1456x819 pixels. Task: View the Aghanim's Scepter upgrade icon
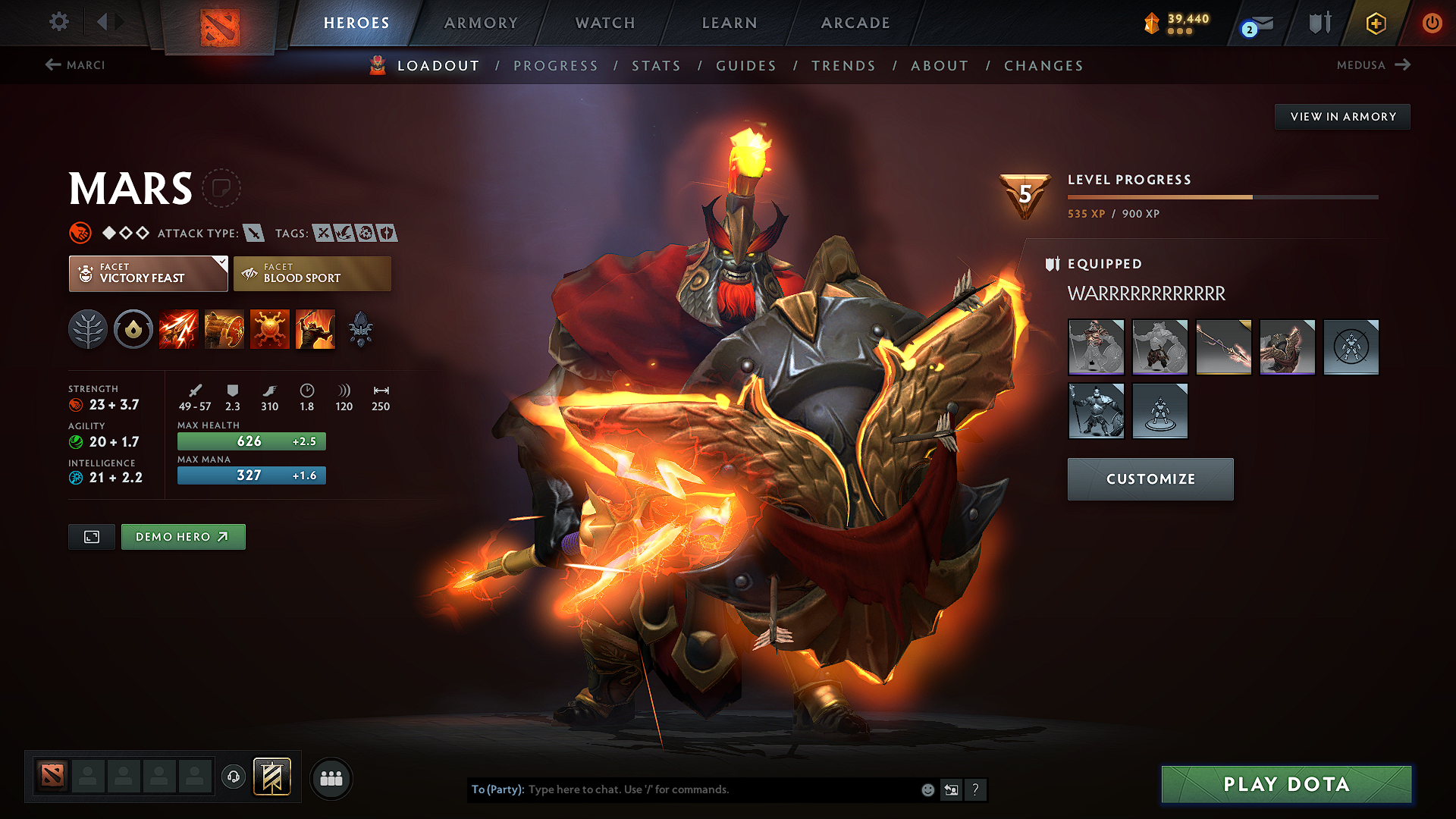362,329
